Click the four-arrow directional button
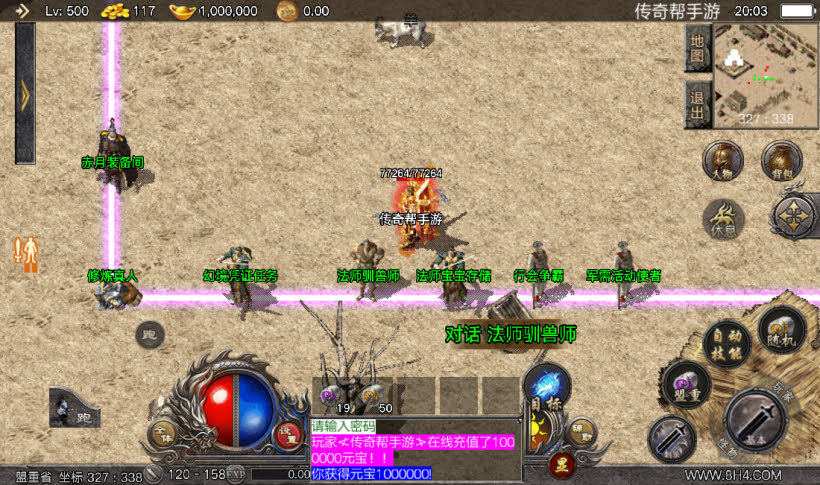 (795, 215)
